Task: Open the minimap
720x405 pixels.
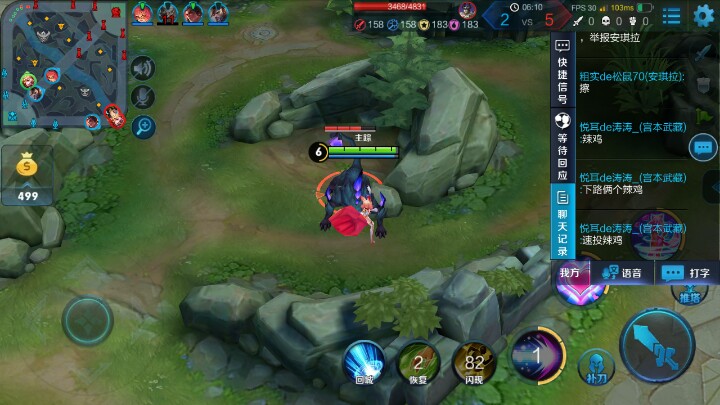Action: [60, 65]
